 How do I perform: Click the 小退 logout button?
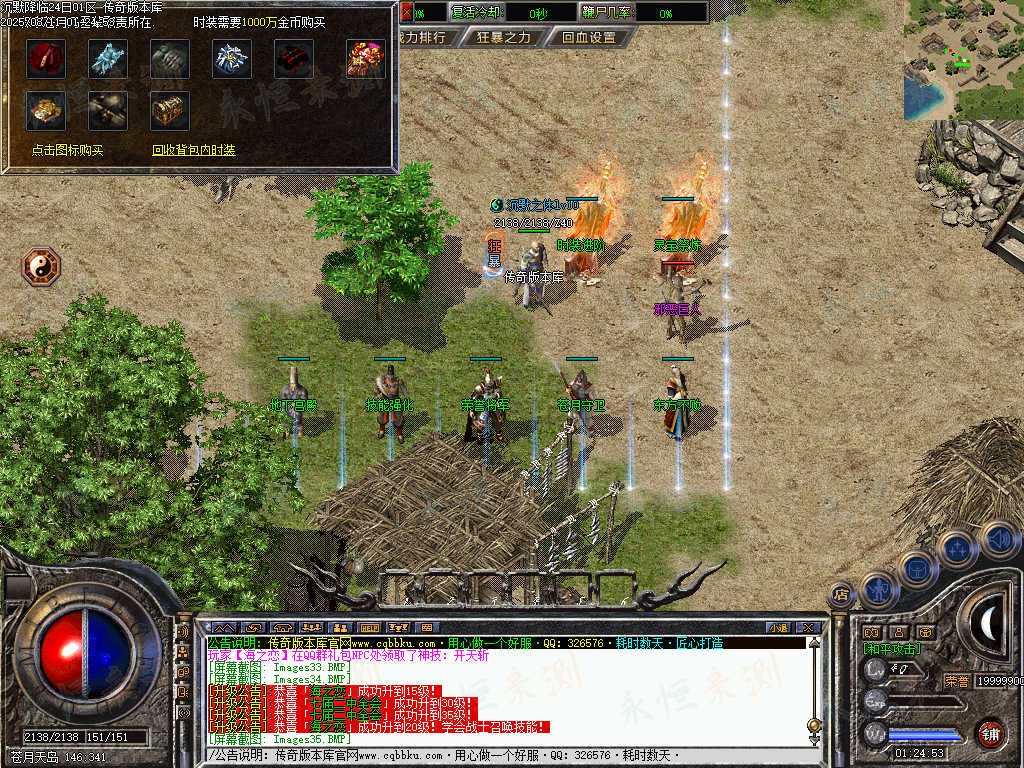777,627
